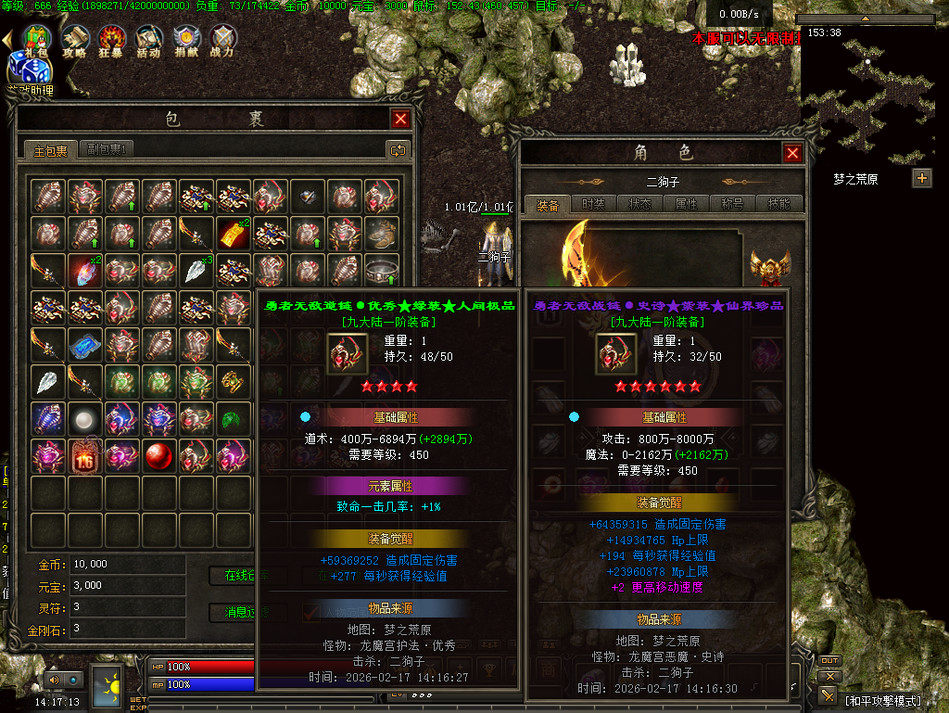Select the red orb item in bag
949x713 pixels.
(x=158, y=455)
